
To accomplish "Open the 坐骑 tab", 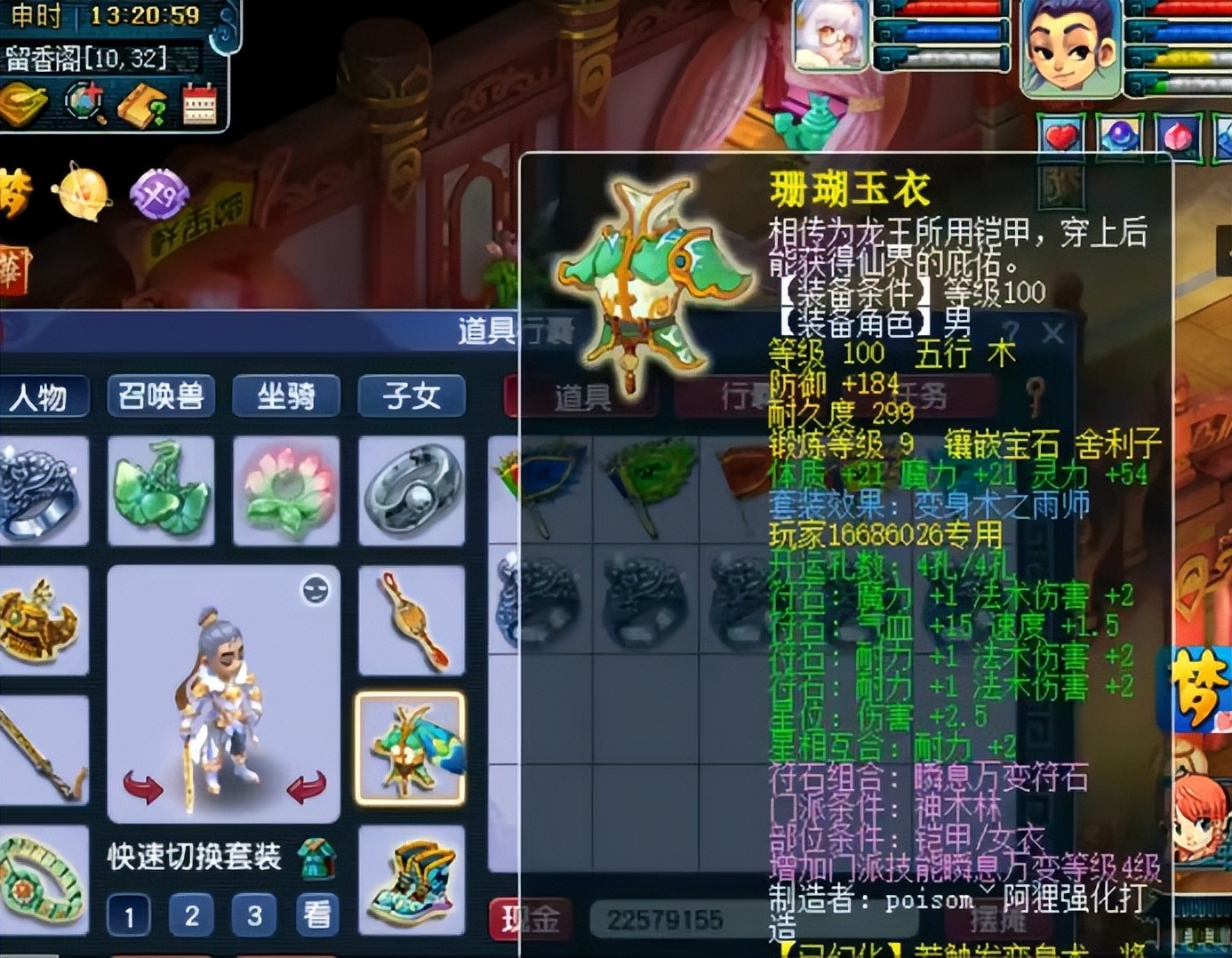I will 286,397.
